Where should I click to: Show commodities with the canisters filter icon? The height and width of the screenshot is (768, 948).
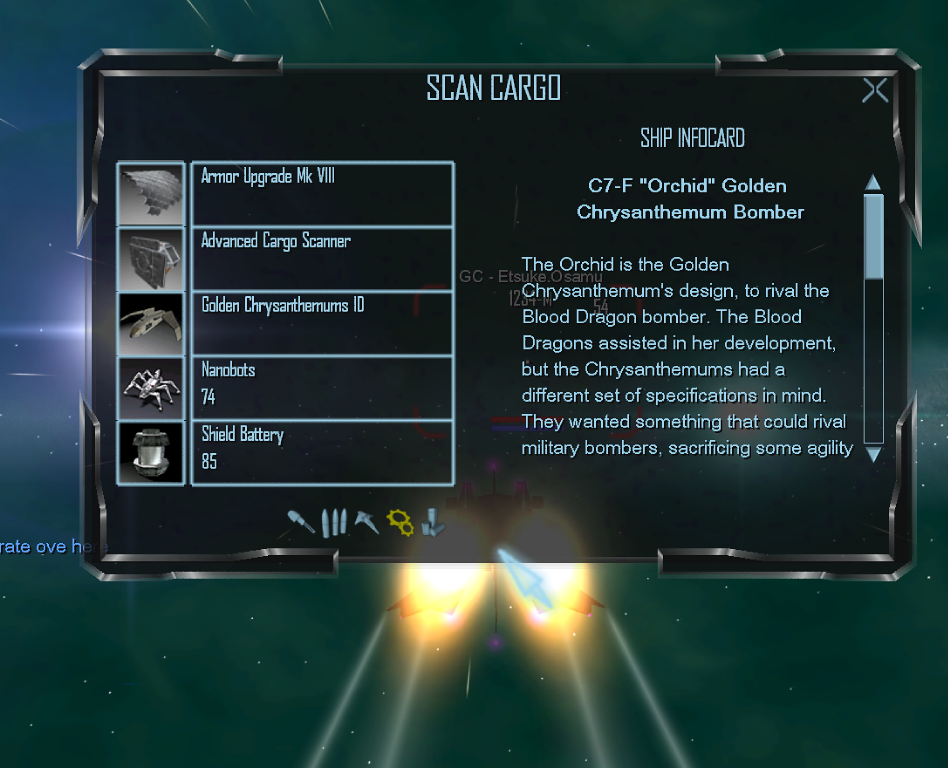click(x=433, y=521)
